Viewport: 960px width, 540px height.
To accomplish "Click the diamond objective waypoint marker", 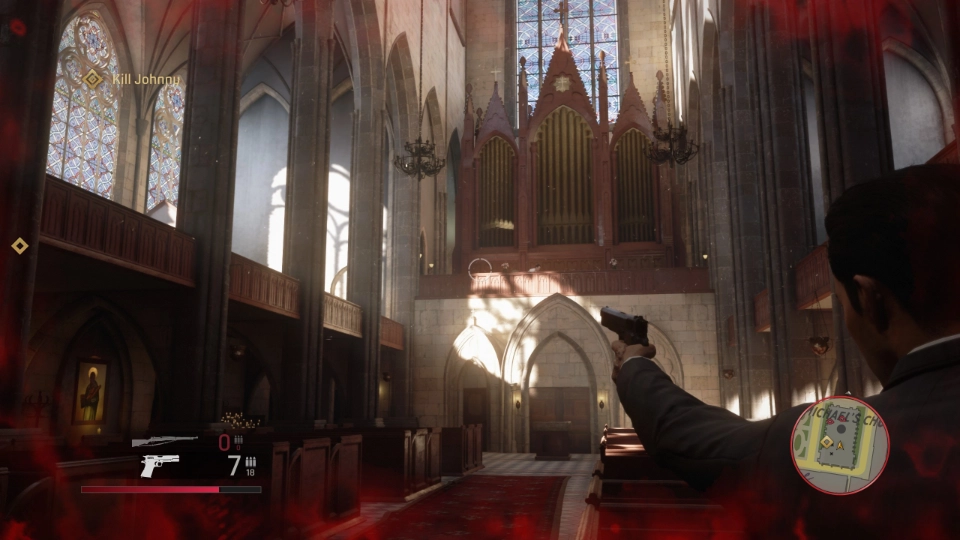I will click(x=18, y=245).
